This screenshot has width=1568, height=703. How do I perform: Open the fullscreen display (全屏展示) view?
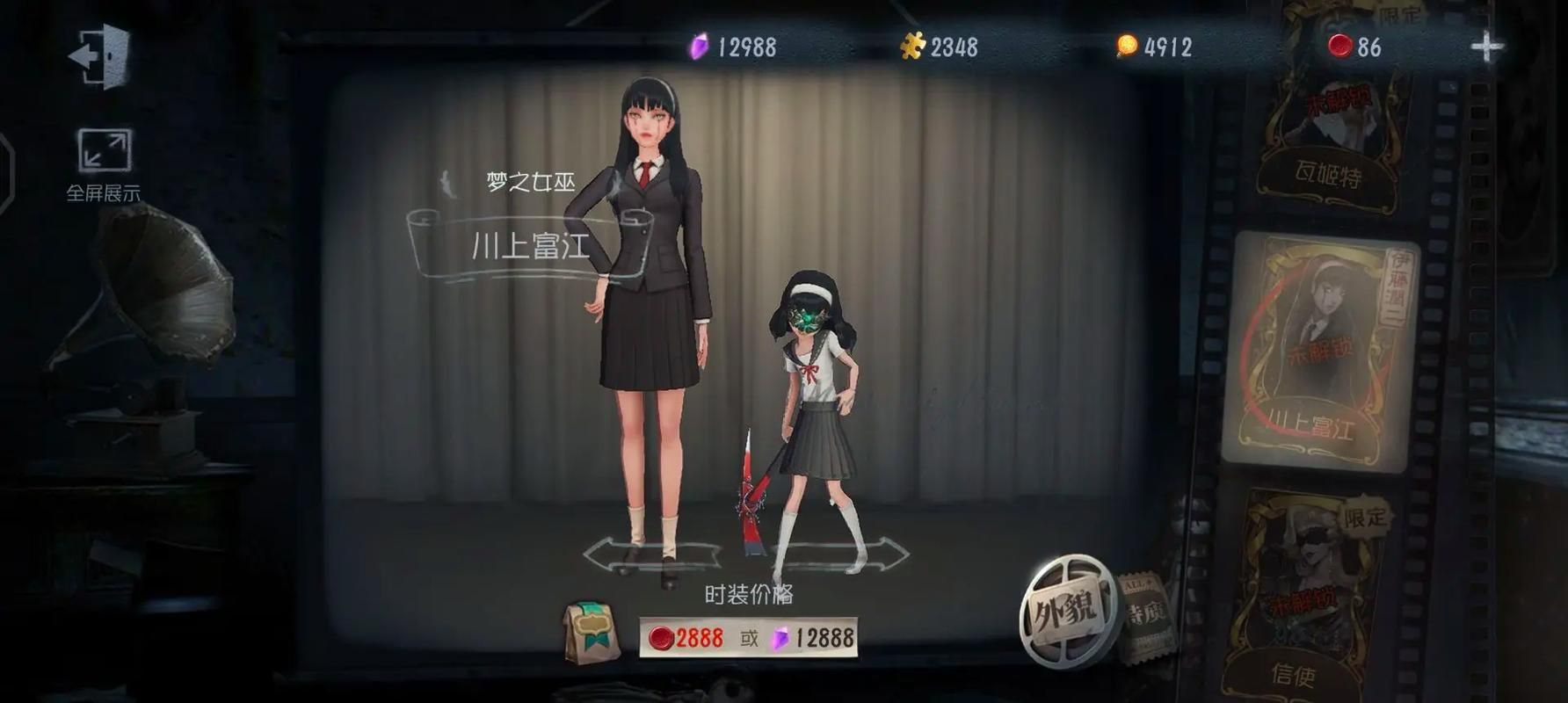(x=103, y=155)
